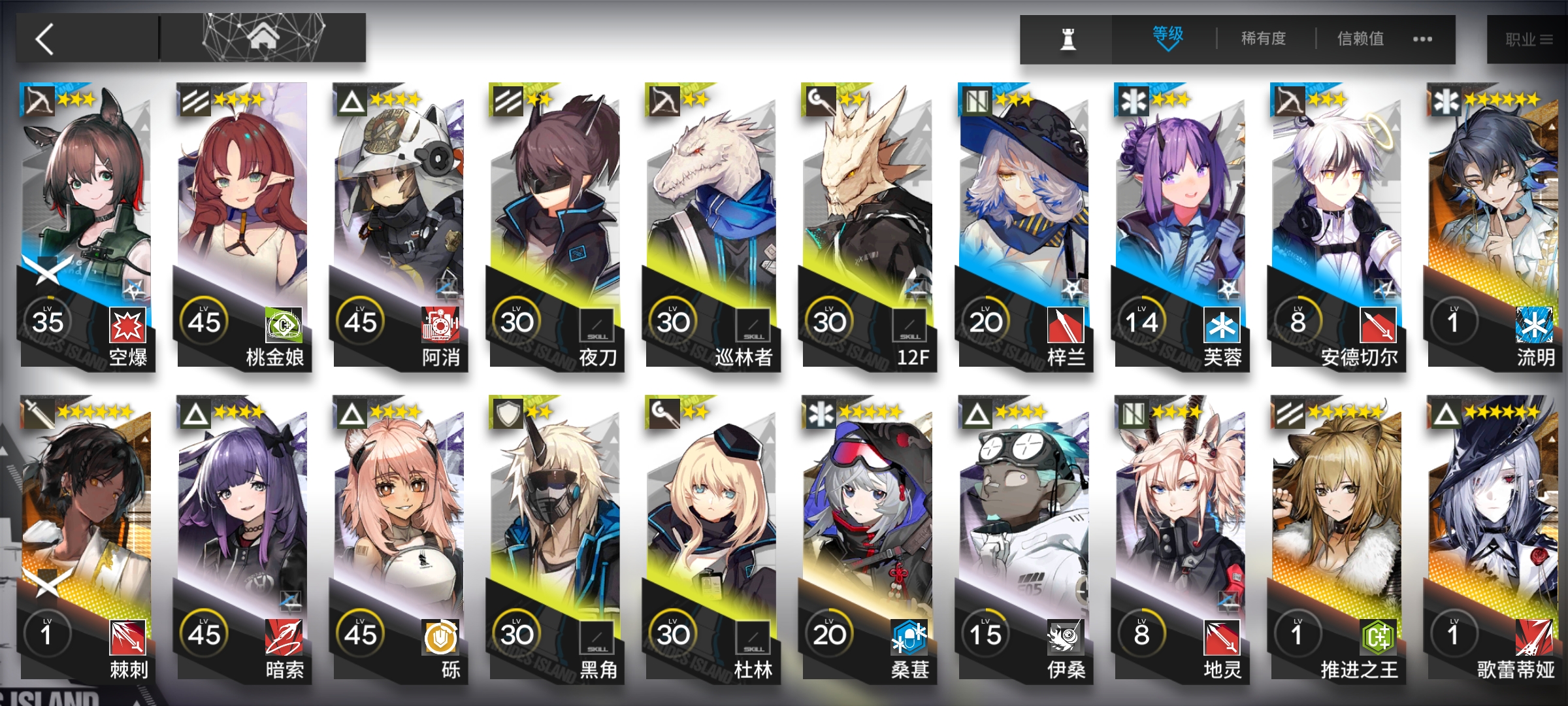Sort operators by 稀有度 rarity

pos(1264,39)
